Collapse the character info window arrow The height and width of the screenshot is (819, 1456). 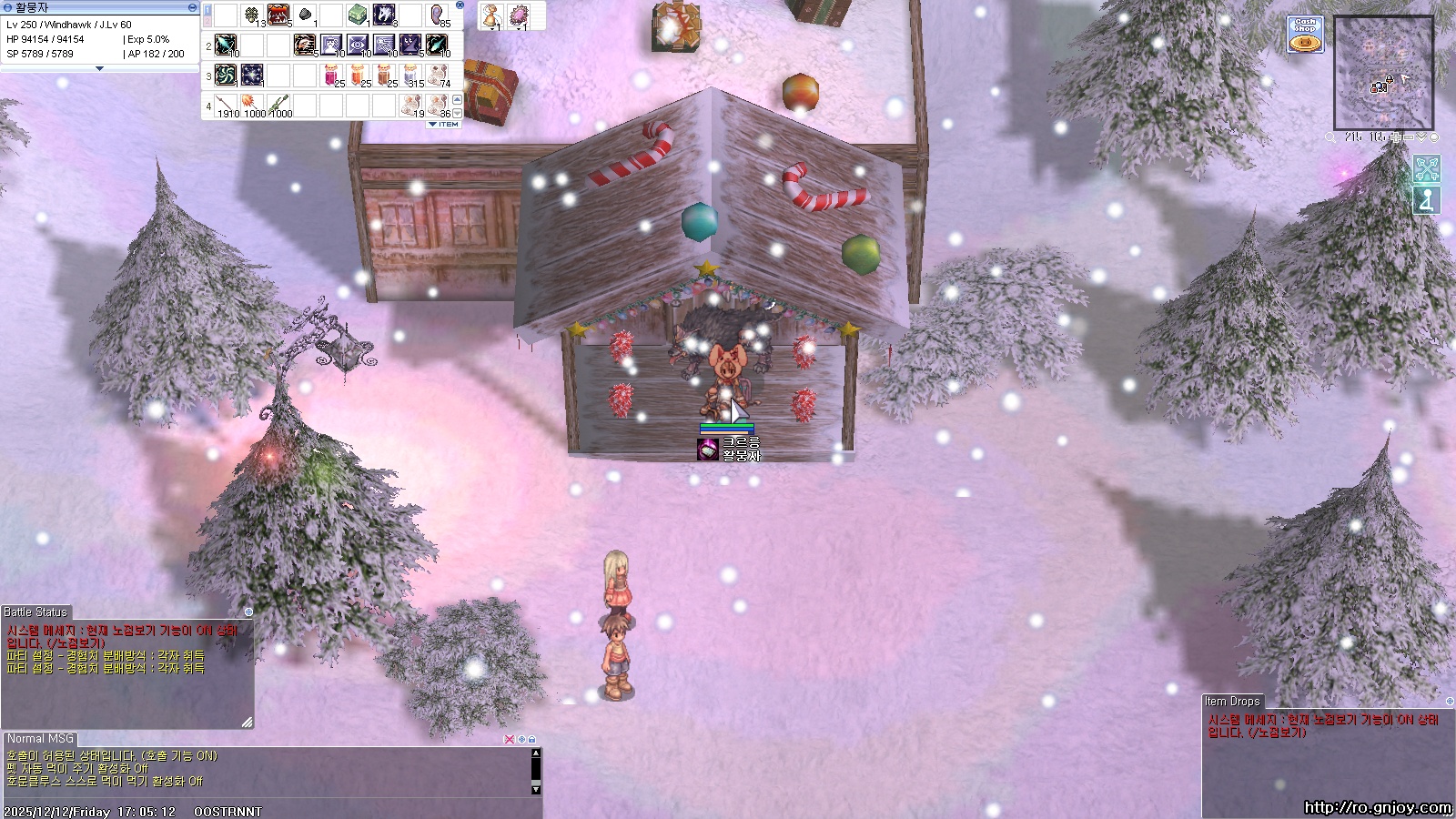click(99, 68)
